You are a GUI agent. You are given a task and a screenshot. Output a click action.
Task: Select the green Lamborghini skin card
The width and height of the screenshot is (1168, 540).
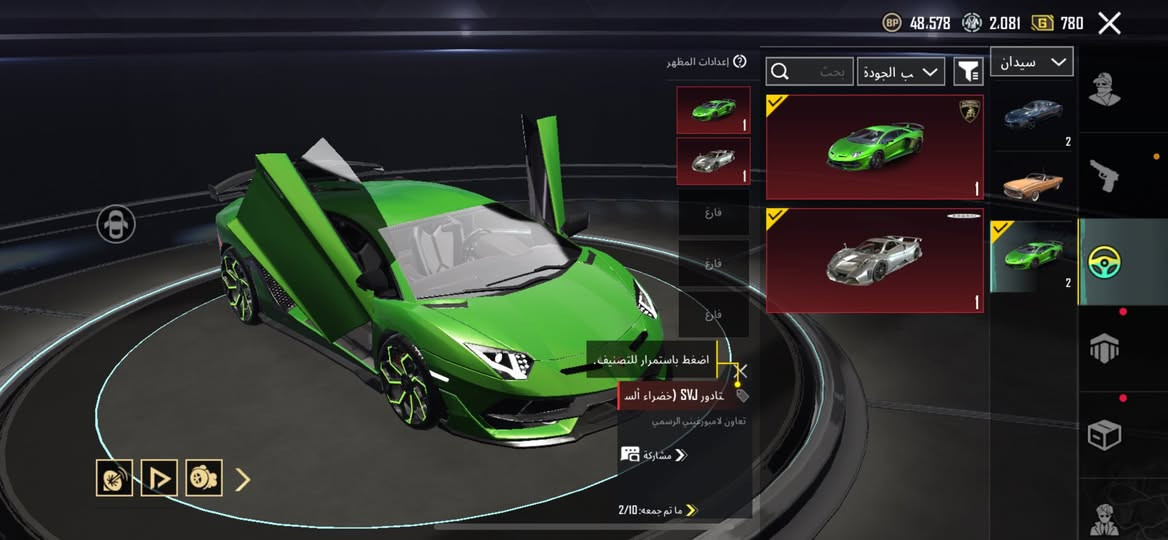pyautogui.click(x=874, y=147)
